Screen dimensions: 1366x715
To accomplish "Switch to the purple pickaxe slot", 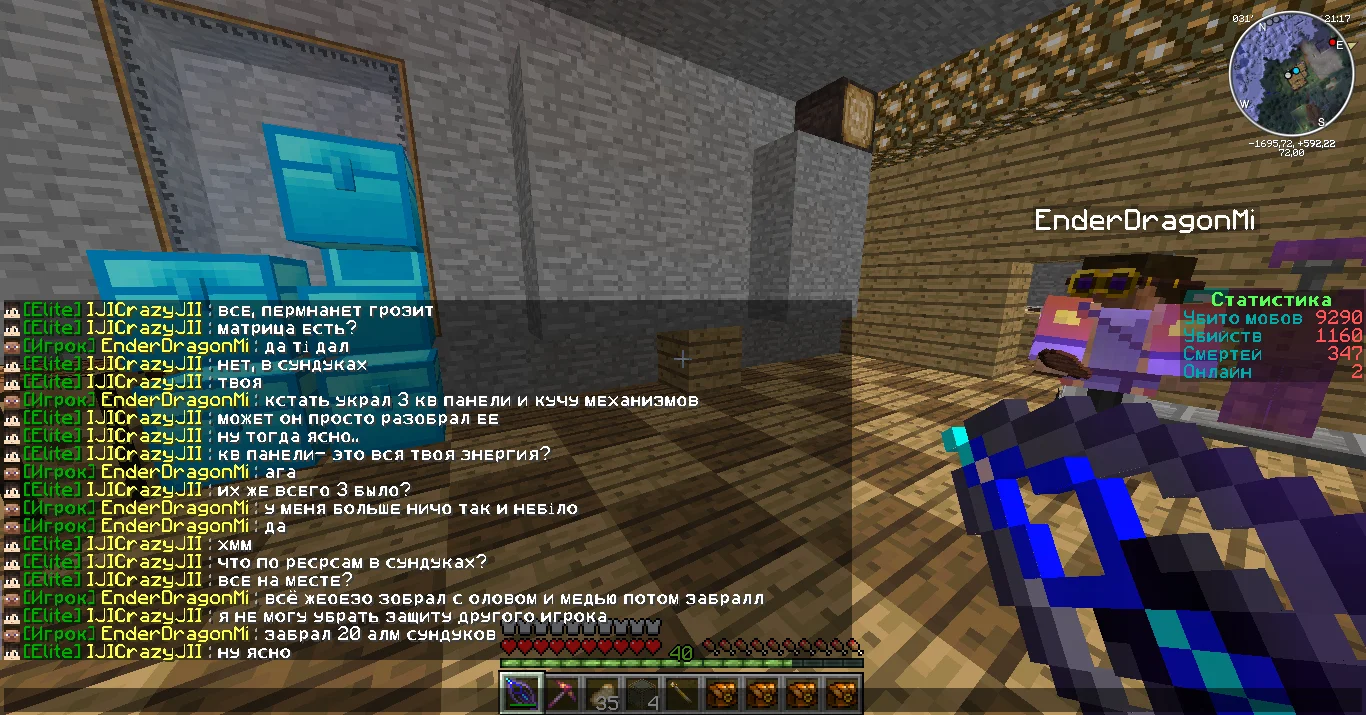I will tap(560, 692).
